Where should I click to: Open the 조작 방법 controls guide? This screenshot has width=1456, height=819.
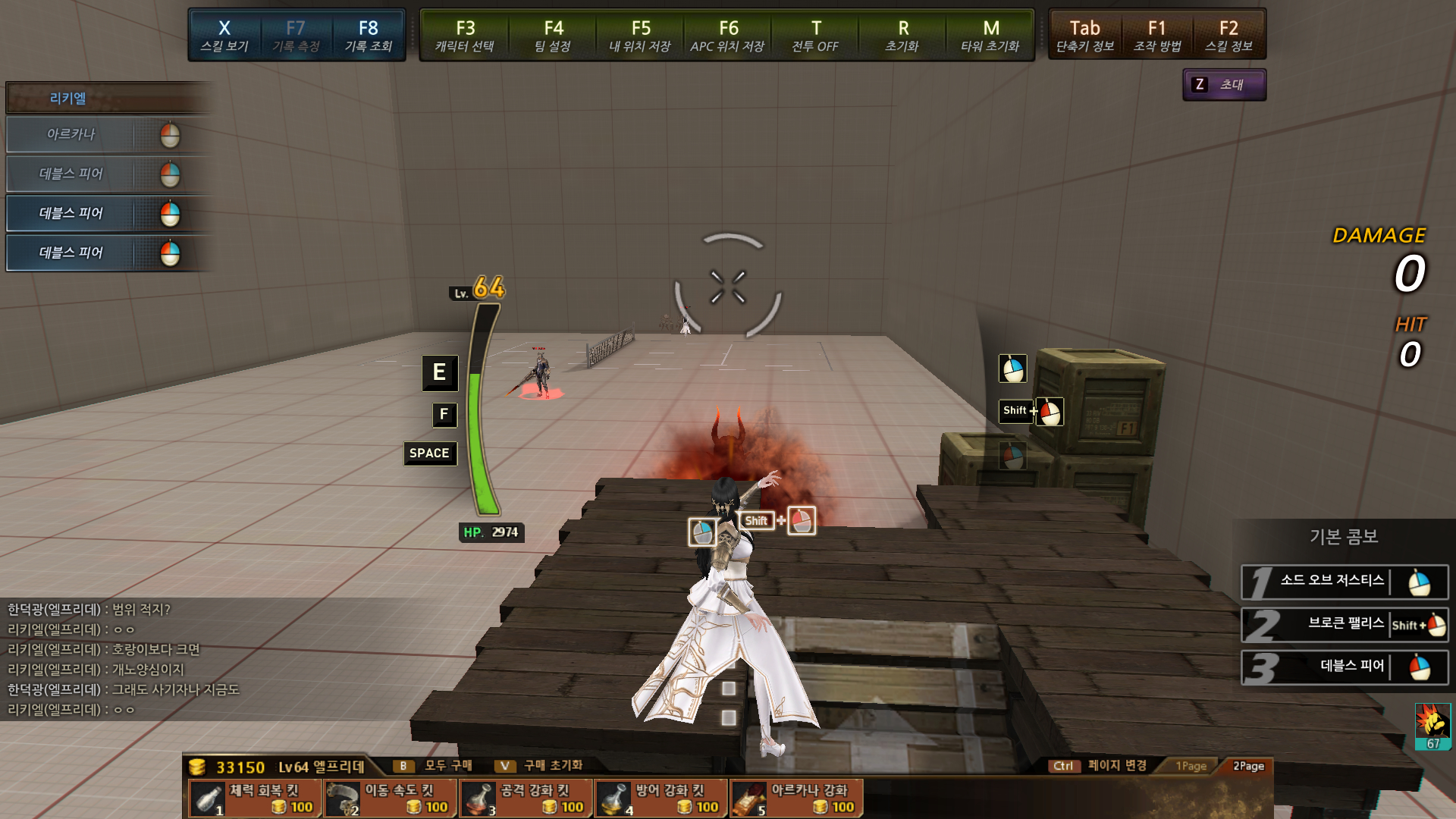click(1157, 36)
